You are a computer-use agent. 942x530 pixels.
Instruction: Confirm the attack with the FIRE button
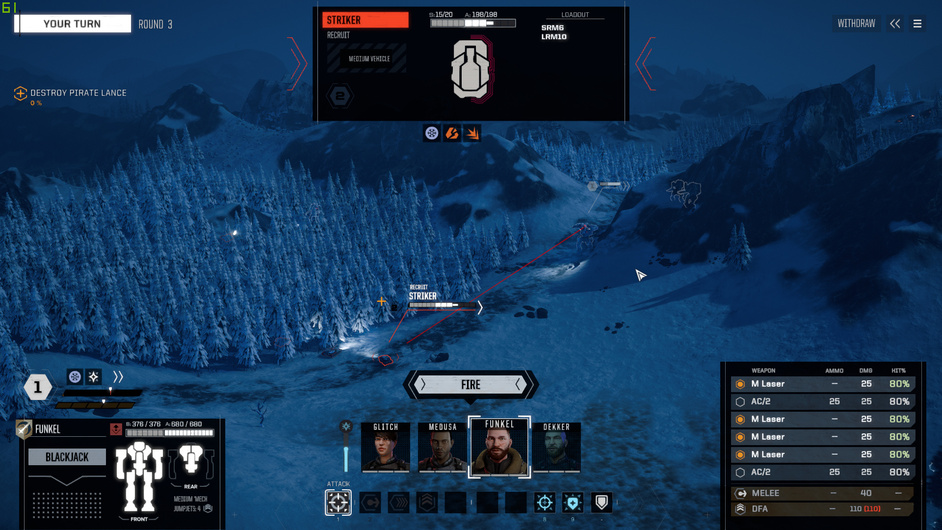click(470, 385)
